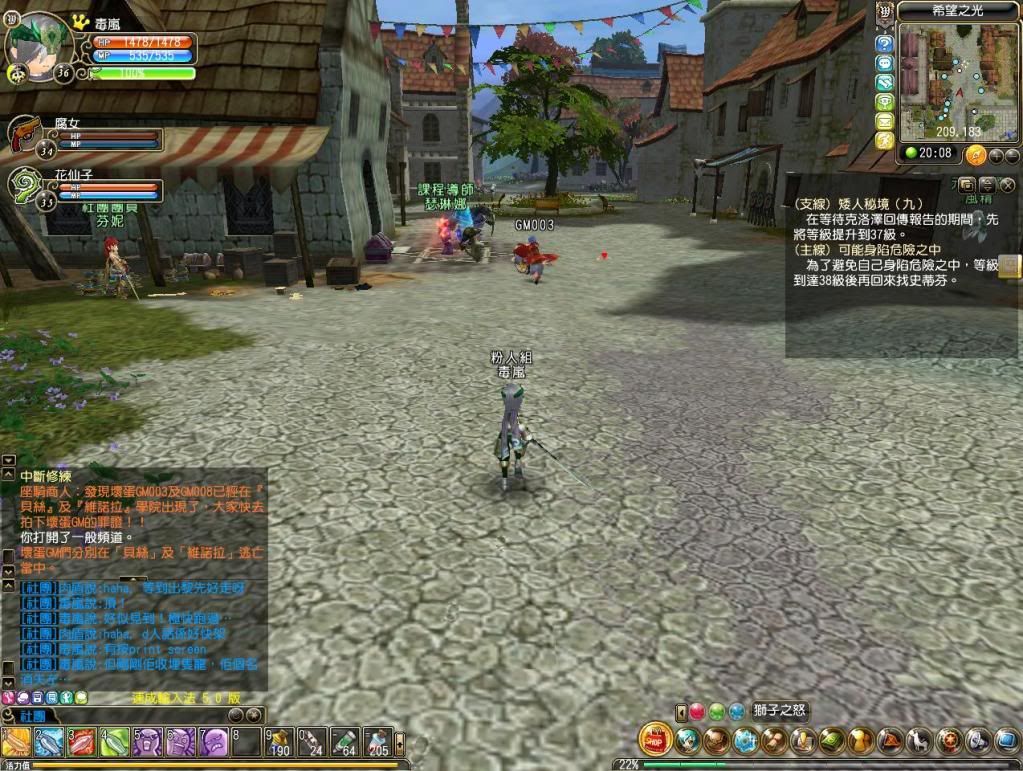Click the minimap zoom-in plus button

click(x=996, y=156)
